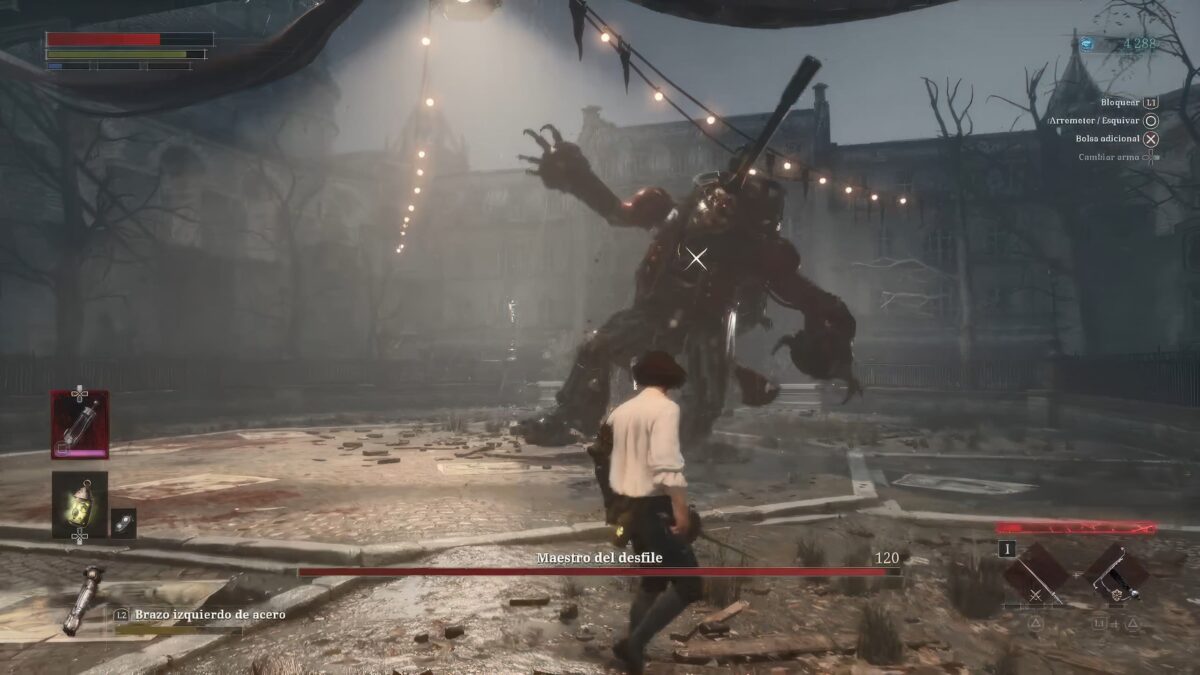Select the Pulse Cell item slot
Screen dimensions: 1200x675
[x=80, y=424]
